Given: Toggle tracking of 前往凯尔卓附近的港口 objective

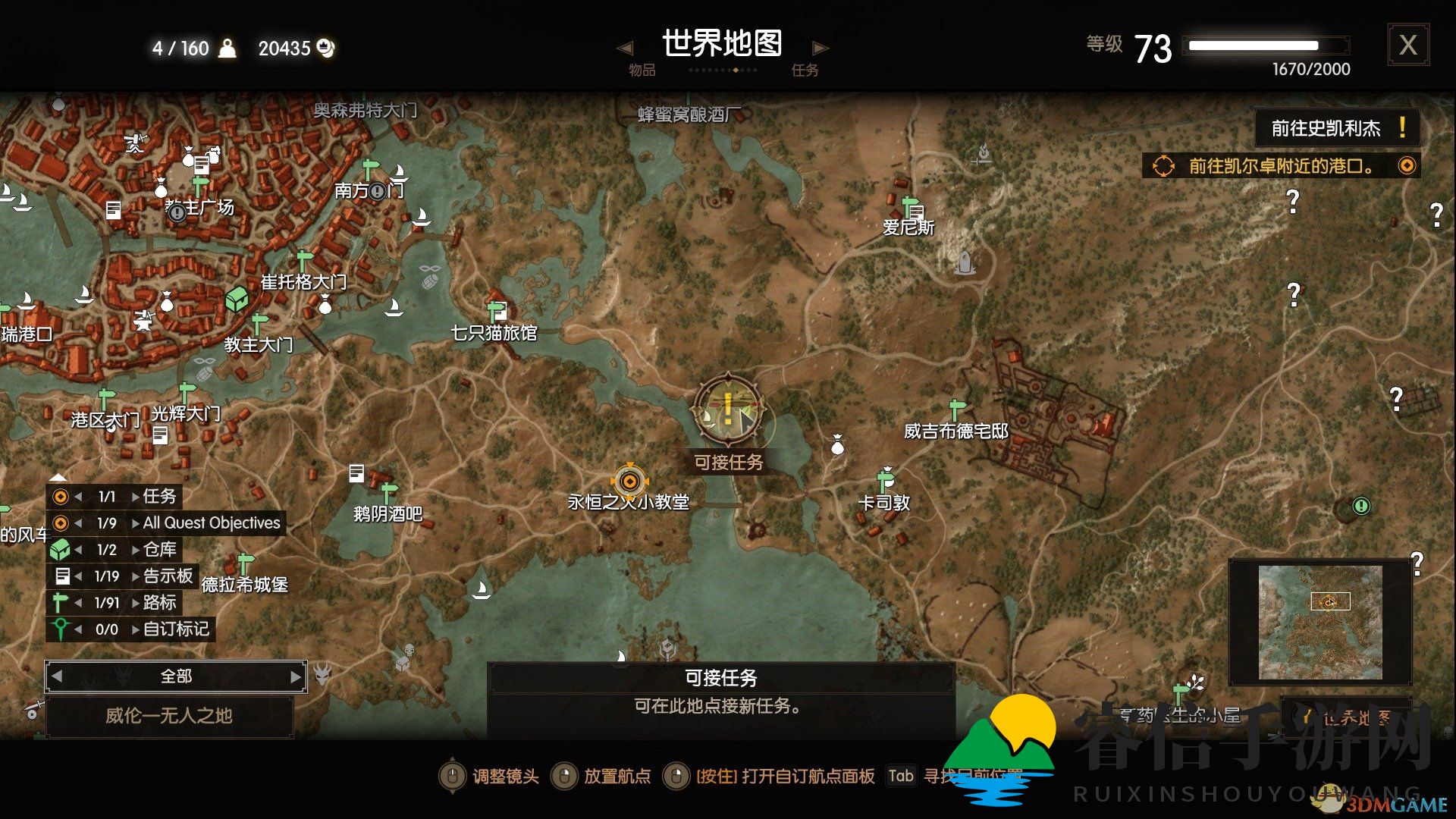Looking at the screenshot, I should (x=1408, y=165).
